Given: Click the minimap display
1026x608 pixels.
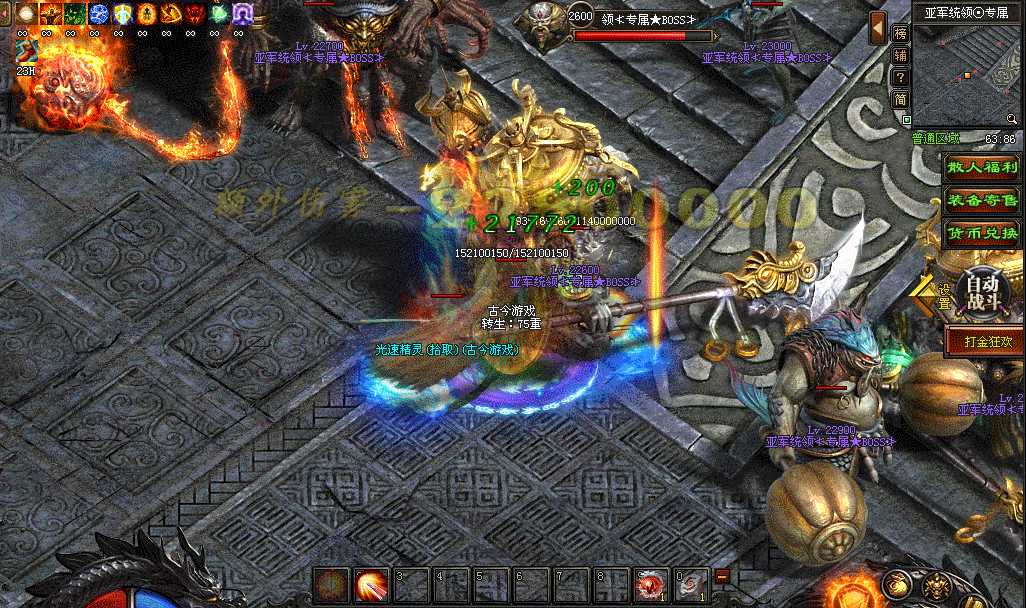Looking at the screenshot, I should tap(965, 72).
